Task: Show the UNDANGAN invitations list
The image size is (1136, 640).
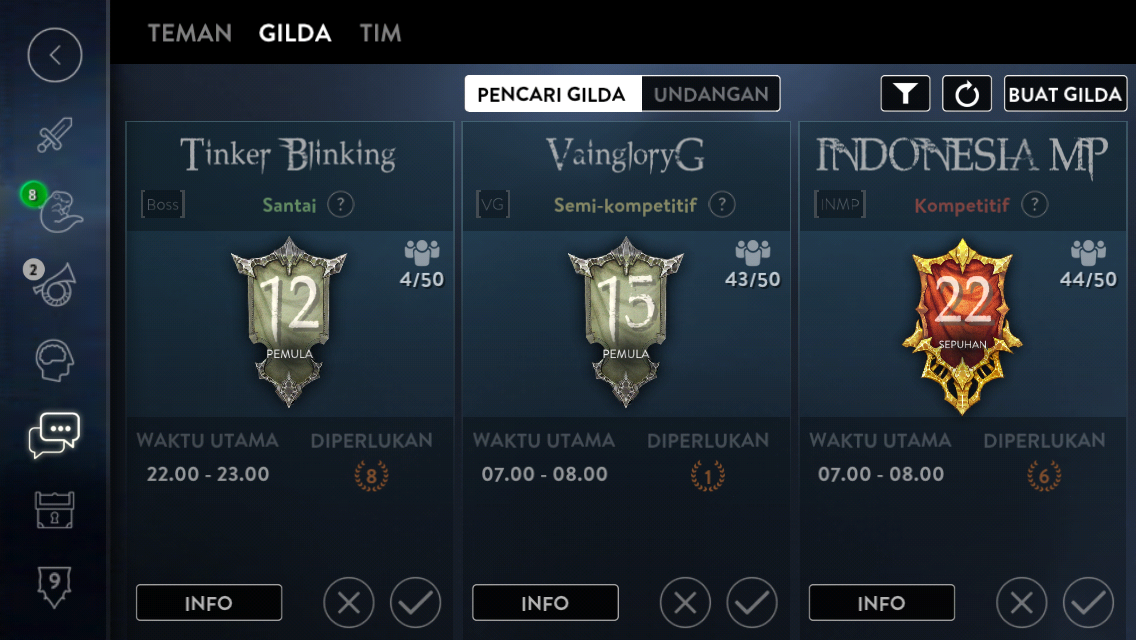Action: click(711, 94)
